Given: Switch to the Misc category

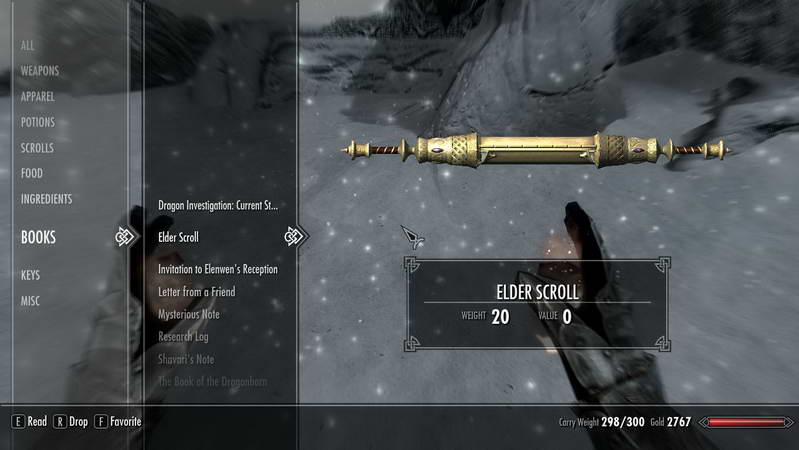Looking at the screenshot, I should point(31,301).
